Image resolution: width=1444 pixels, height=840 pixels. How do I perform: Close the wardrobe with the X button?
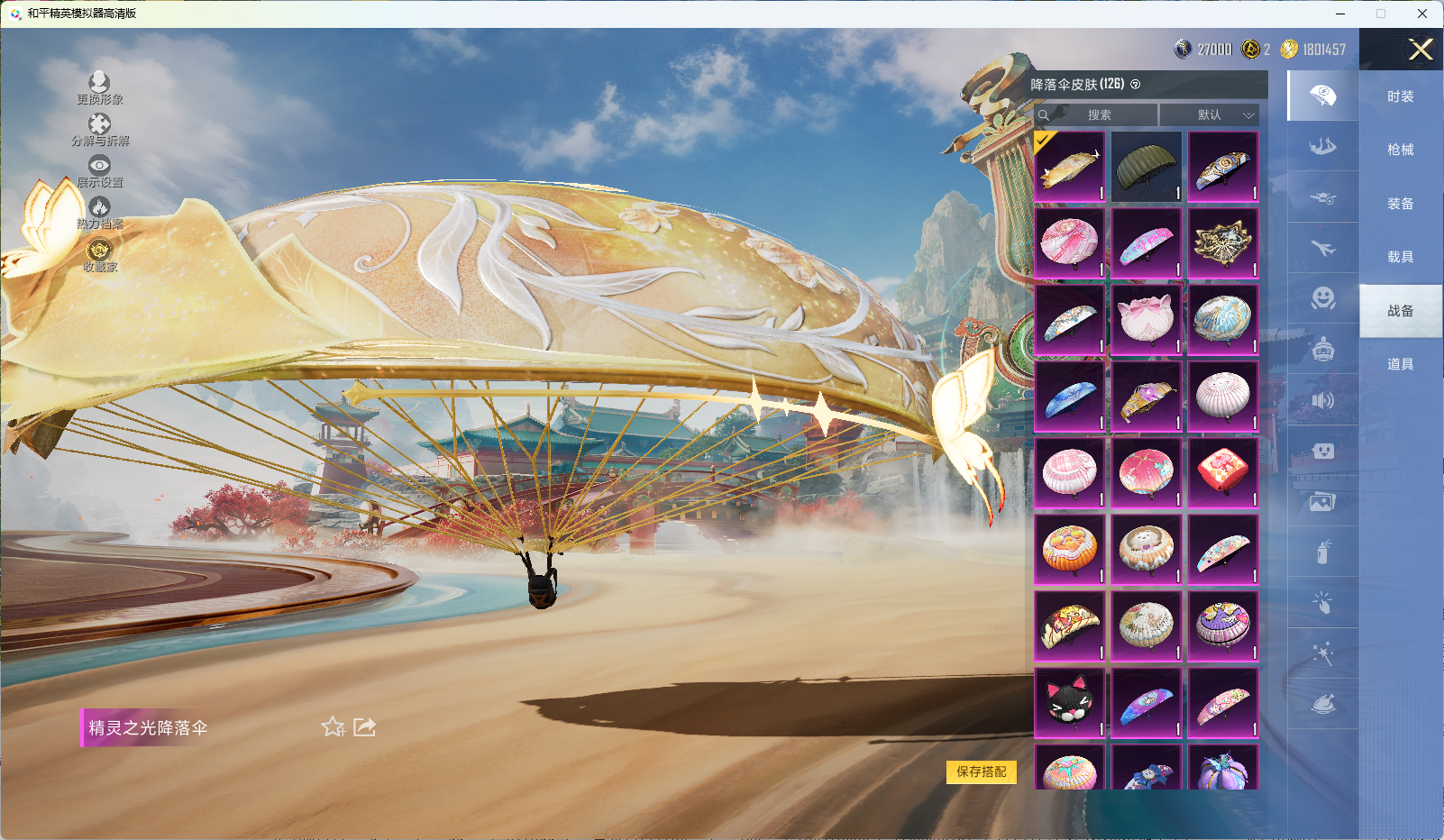(x=1421, y=50)
